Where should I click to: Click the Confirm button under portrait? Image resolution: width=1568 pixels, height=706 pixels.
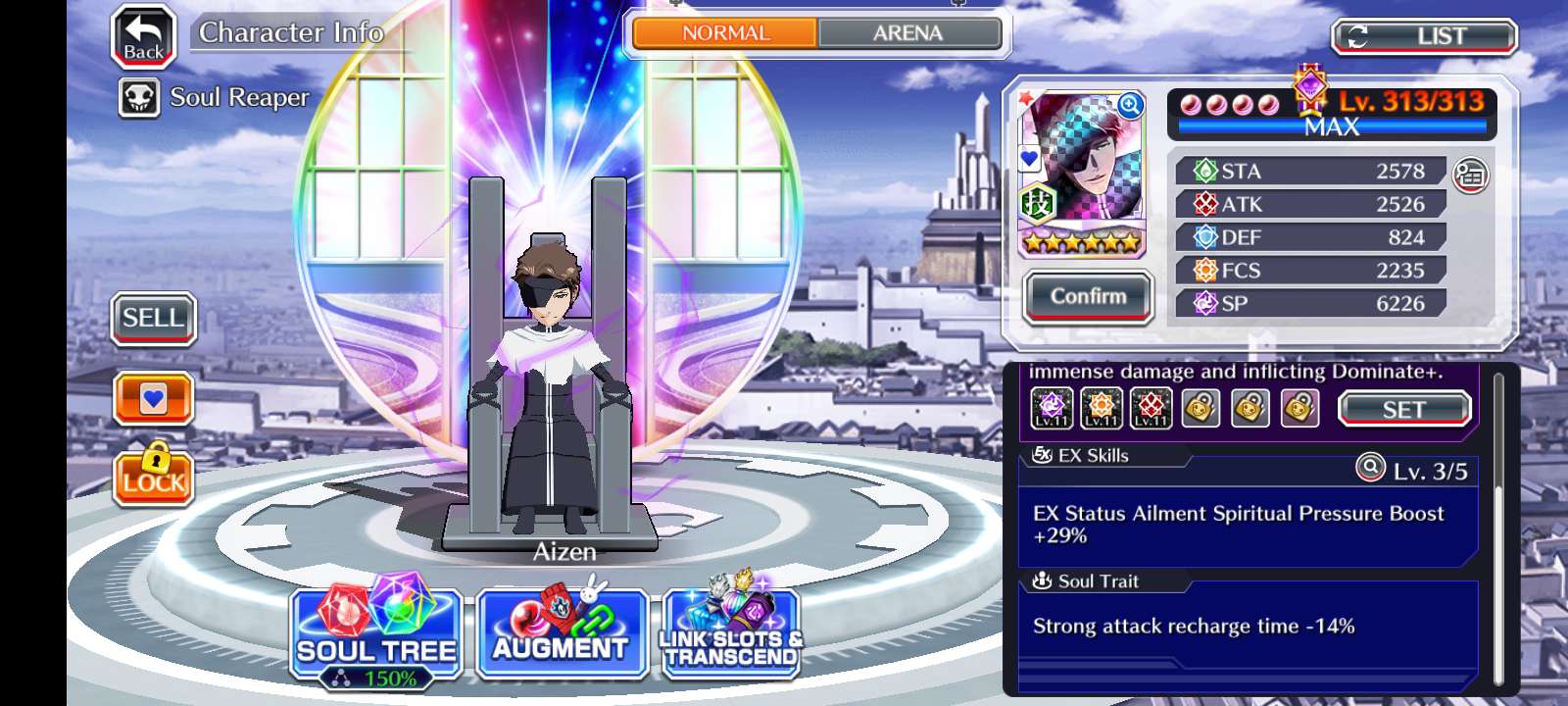pyautogui.click(x=1088, y=296)
